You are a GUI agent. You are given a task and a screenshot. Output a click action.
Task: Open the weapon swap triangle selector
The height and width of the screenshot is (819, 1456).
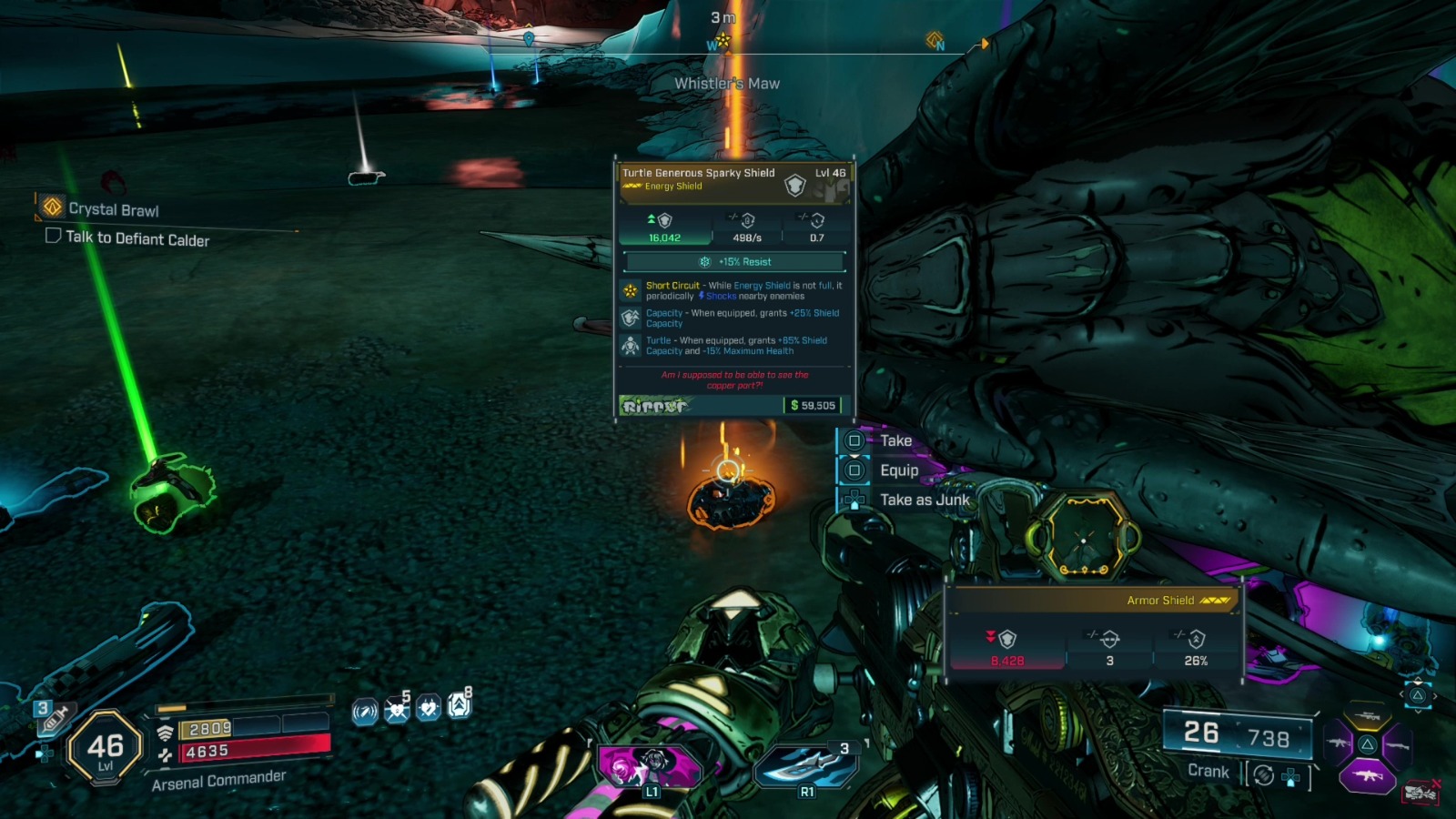pos(1418,696)
